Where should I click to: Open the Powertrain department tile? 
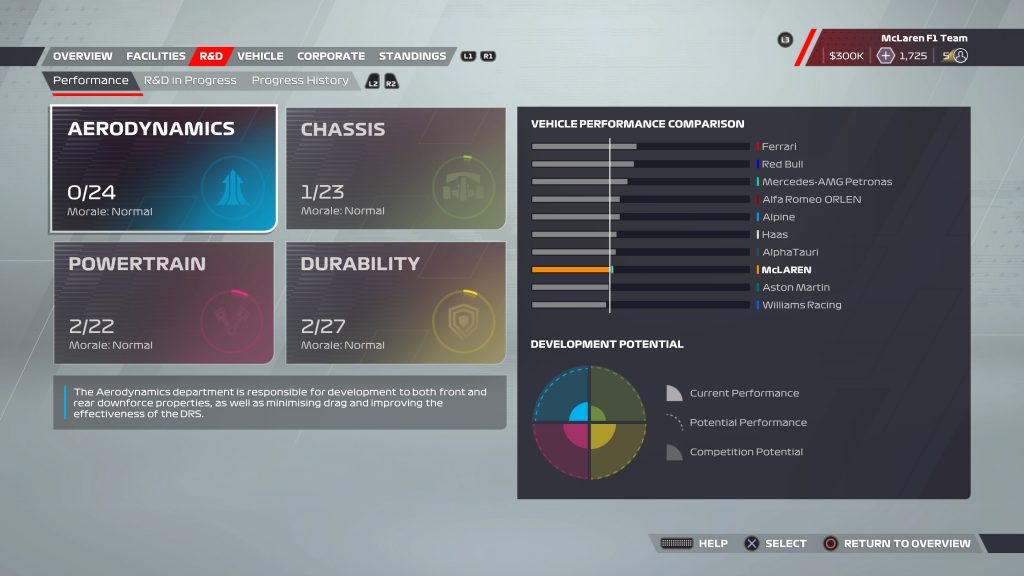click(164, 302)
